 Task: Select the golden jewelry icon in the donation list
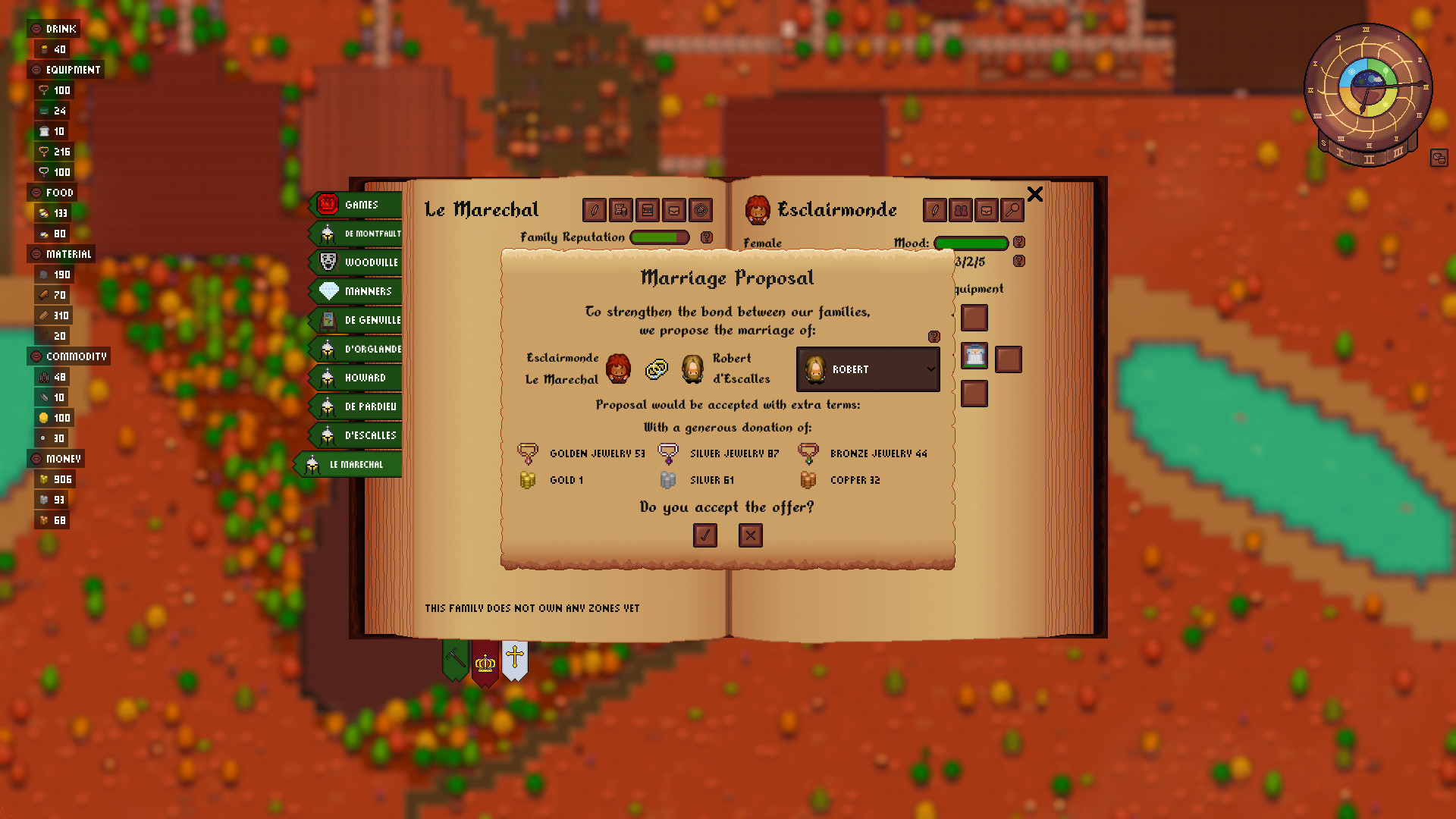[x=529, y=453]
